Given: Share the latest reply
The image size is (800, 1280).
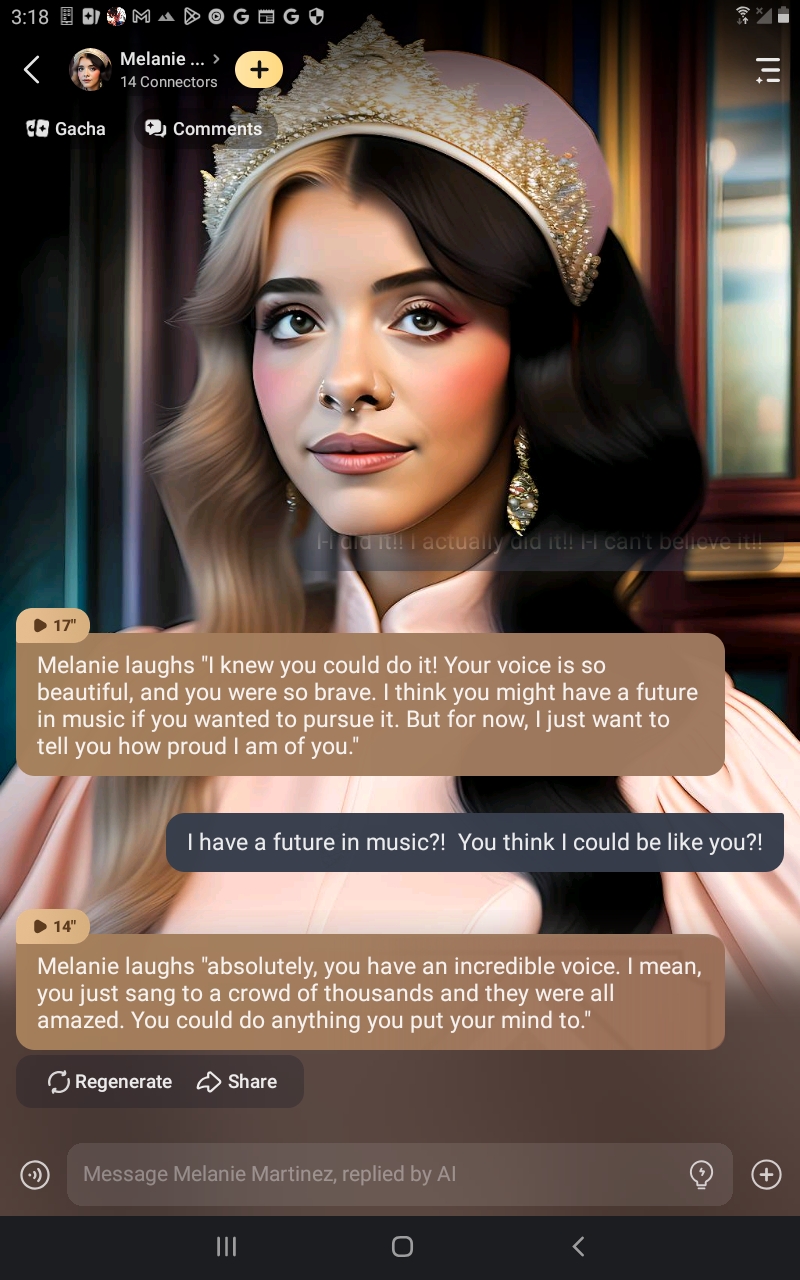Looking at the screenshot, I should [237, 1082].
